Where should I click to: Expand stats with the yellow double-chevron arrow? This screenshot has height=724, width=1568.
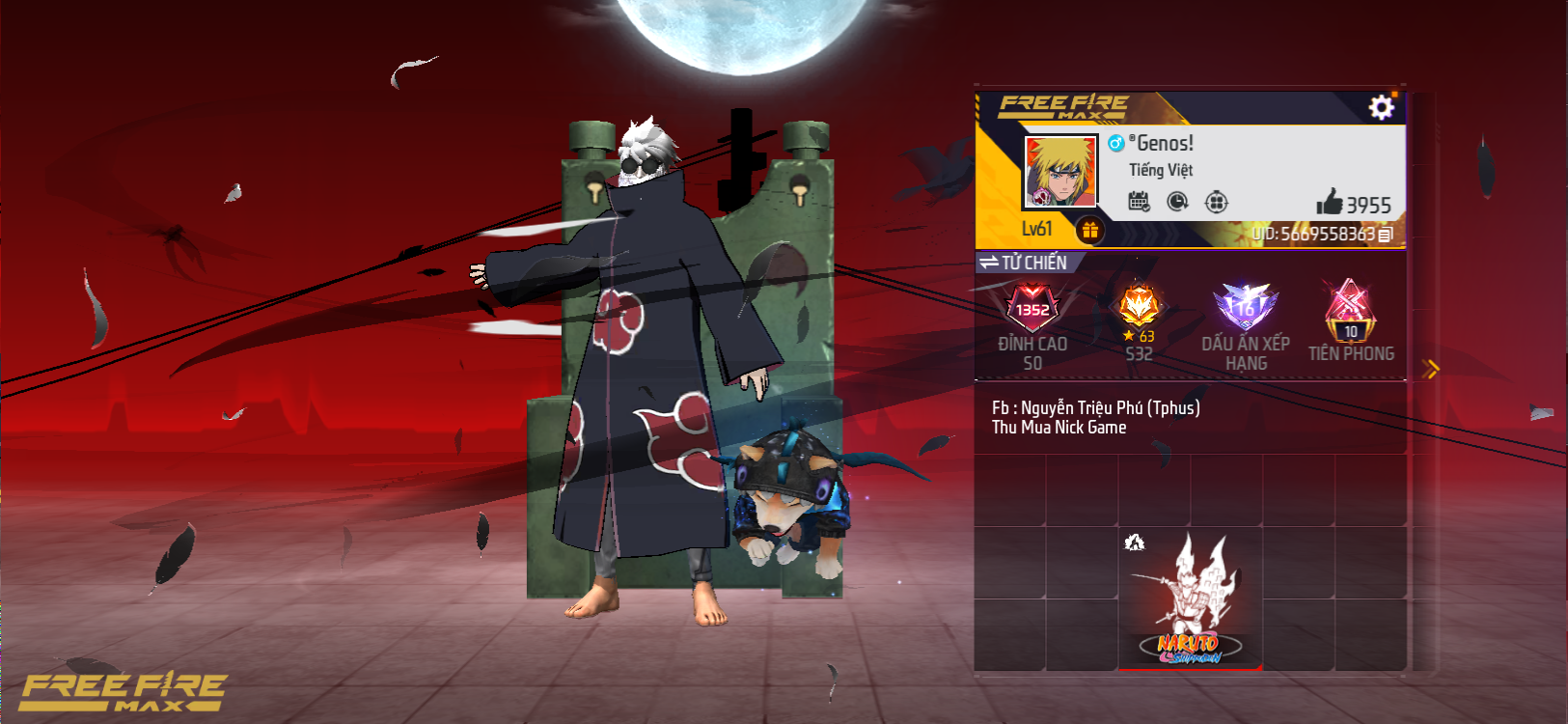[1431, 367]
